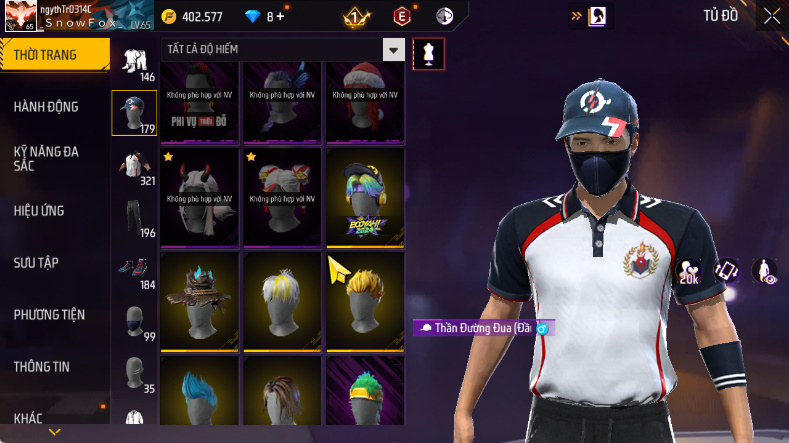Open the Phương Tiện tab
The image size is (789, 443).
click(49, 315)
